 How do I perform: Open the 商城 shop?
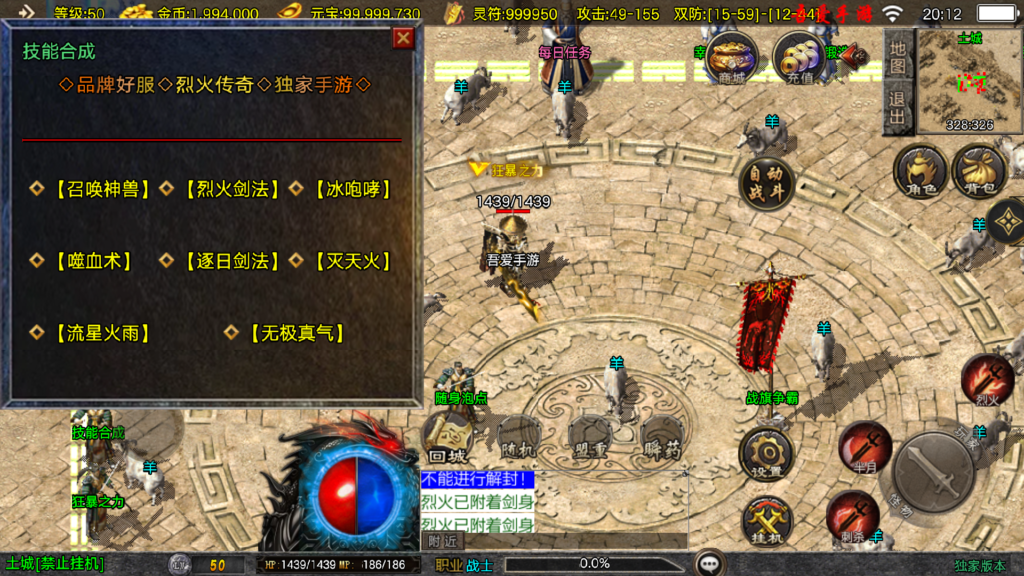[731, 58]
